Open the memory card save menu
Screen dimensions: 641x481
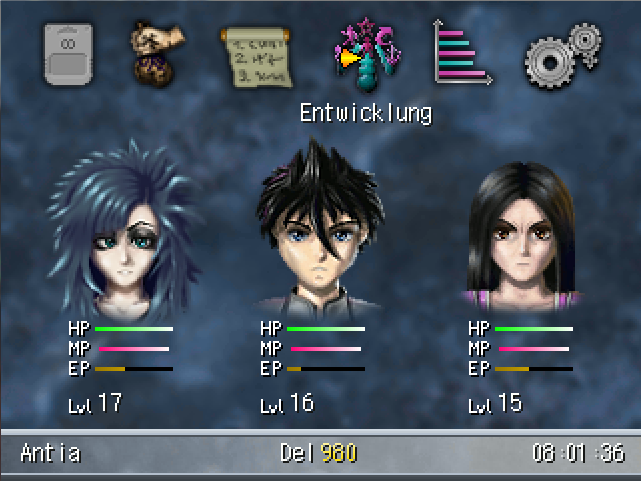[70, 56]
